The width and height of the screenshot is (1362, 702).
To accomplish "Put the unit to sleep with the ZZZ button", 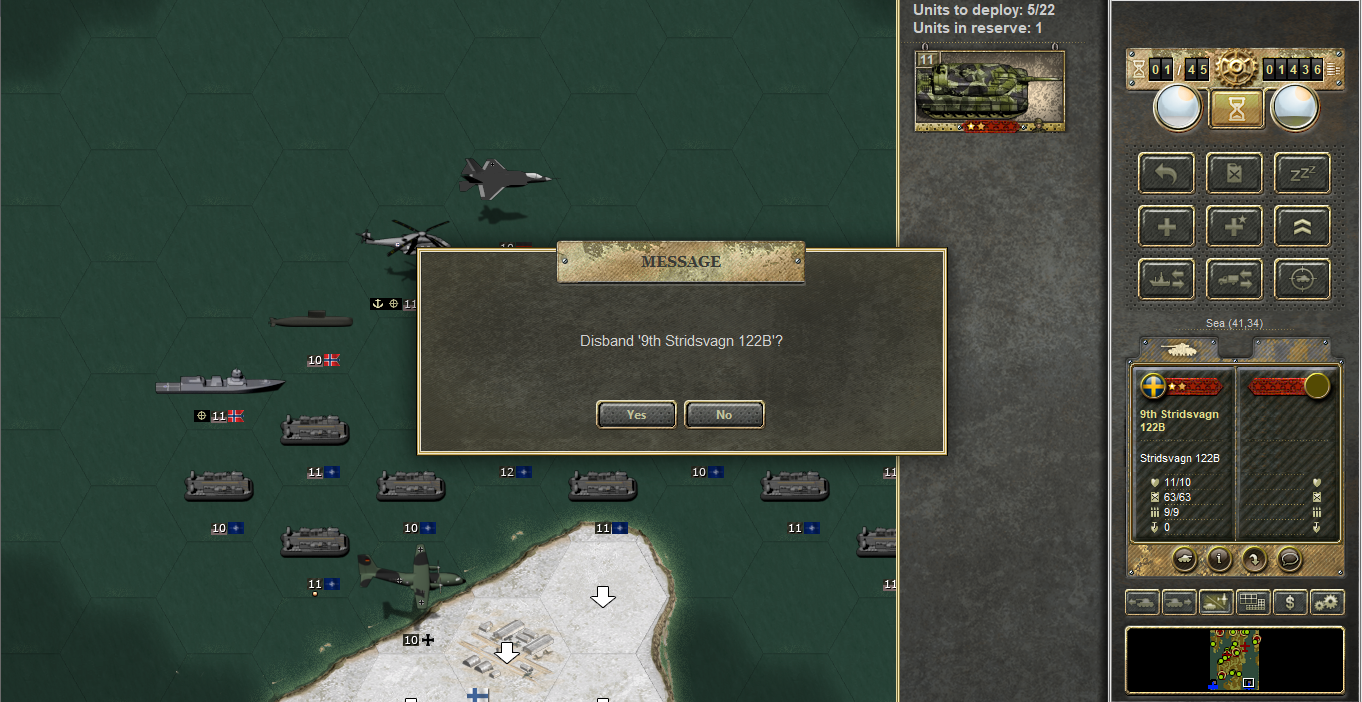I will click(1302, 173).
